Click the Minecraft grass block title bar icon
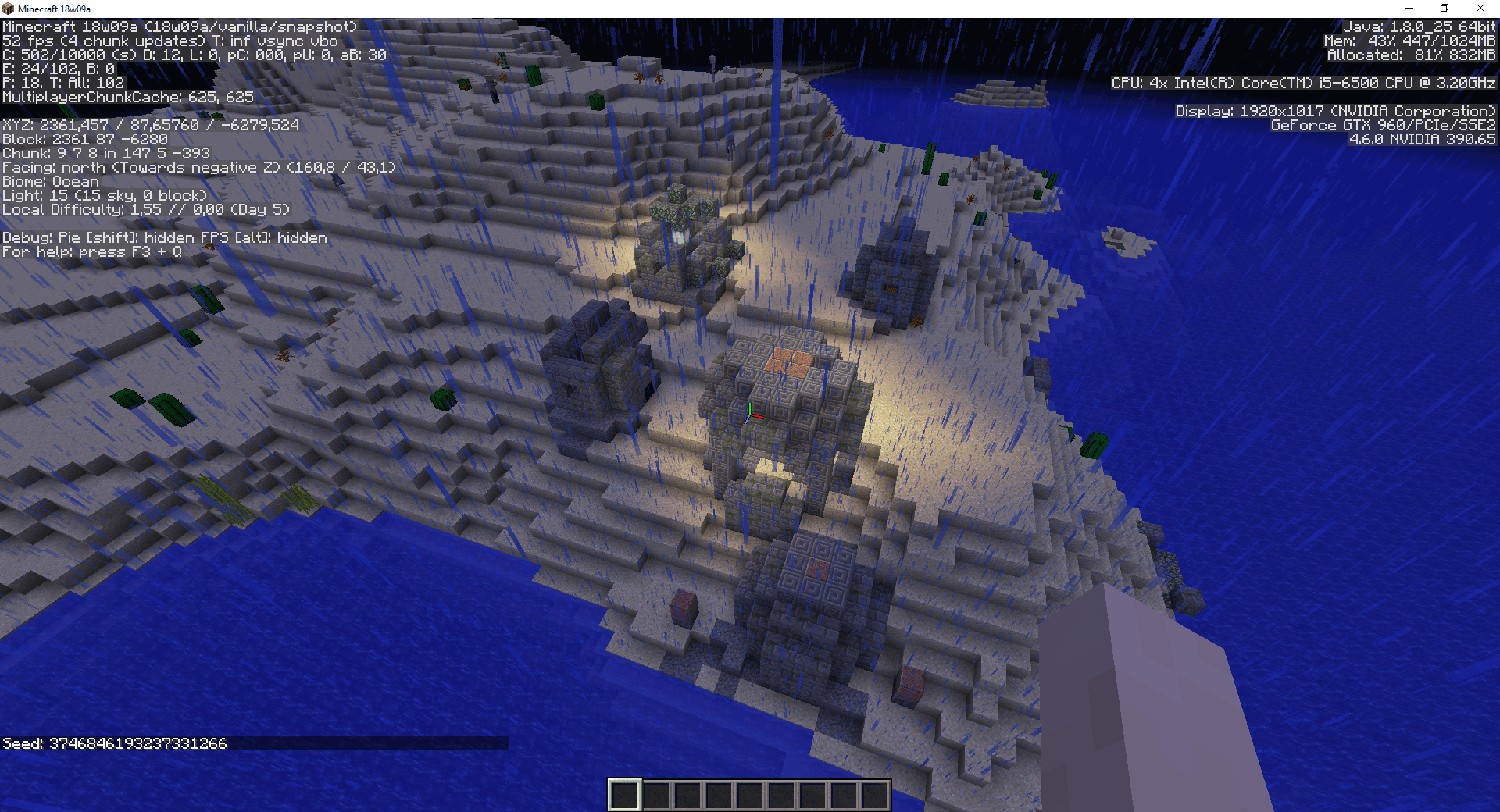Viewport: 1500px width, 812px height. click(x=8, y=8)
